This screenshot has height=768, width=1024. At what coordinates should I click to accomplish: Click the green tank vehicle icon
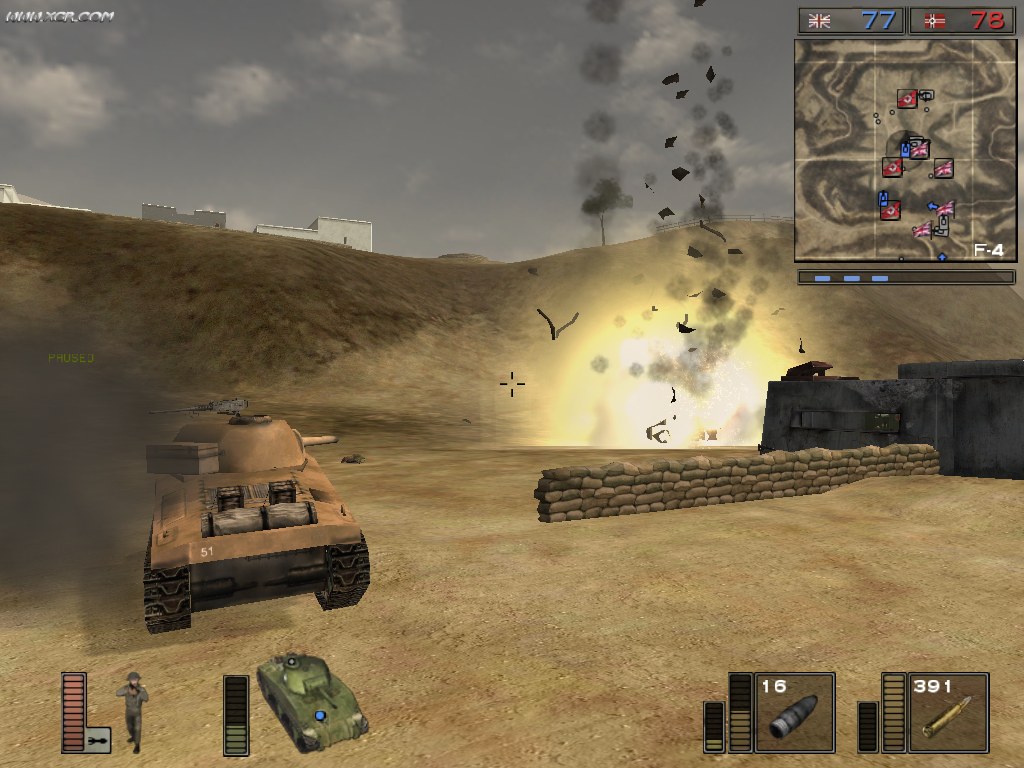(311, 701)
